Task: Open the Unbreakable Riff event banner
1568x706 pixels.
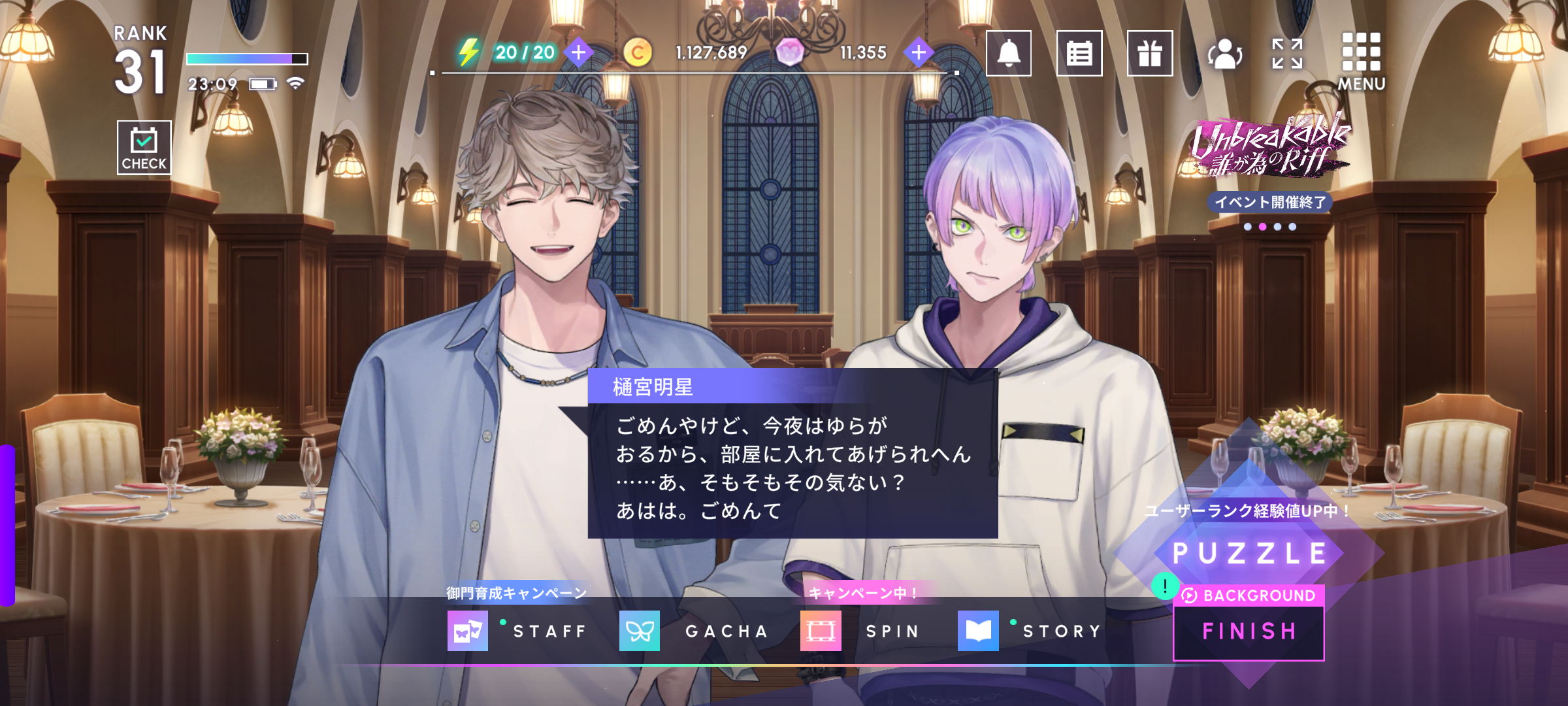Action: [x=1269, y=147]
